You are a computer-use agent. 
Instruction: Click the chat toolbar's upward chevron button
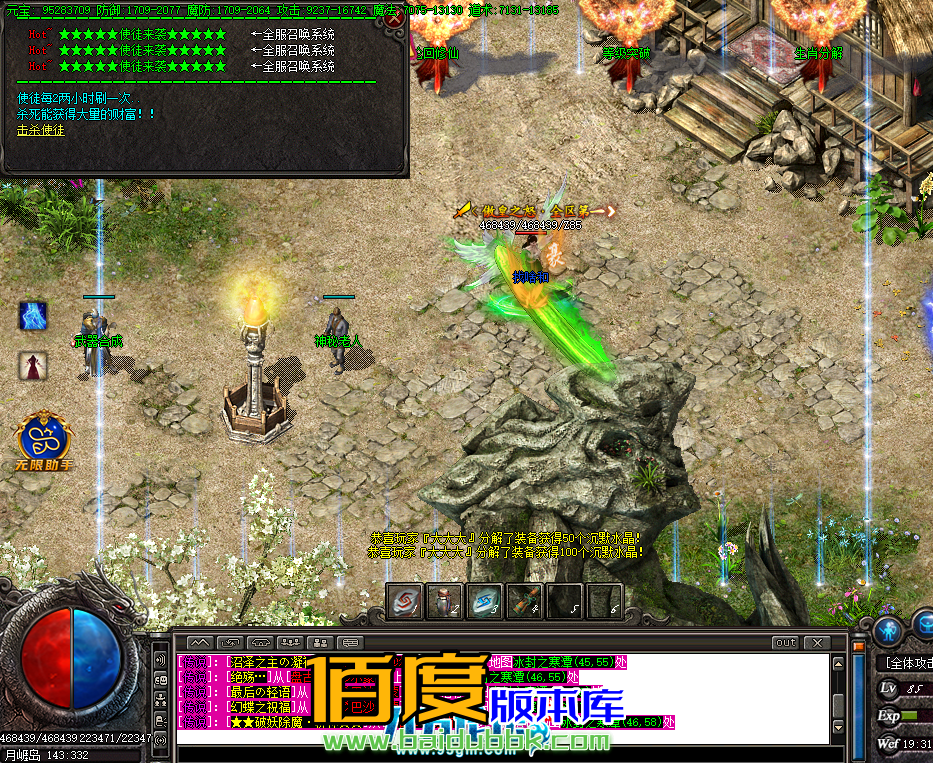tap(200, 642)
